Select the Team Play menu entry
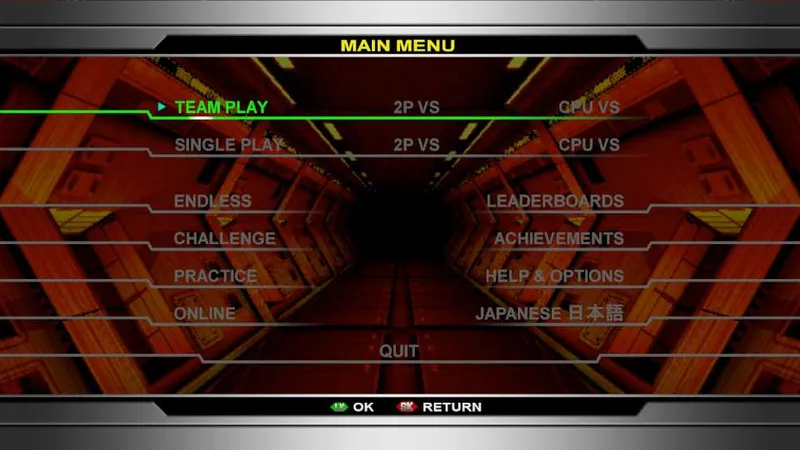Viewport: 800px width, 450px height. (221, 107)
